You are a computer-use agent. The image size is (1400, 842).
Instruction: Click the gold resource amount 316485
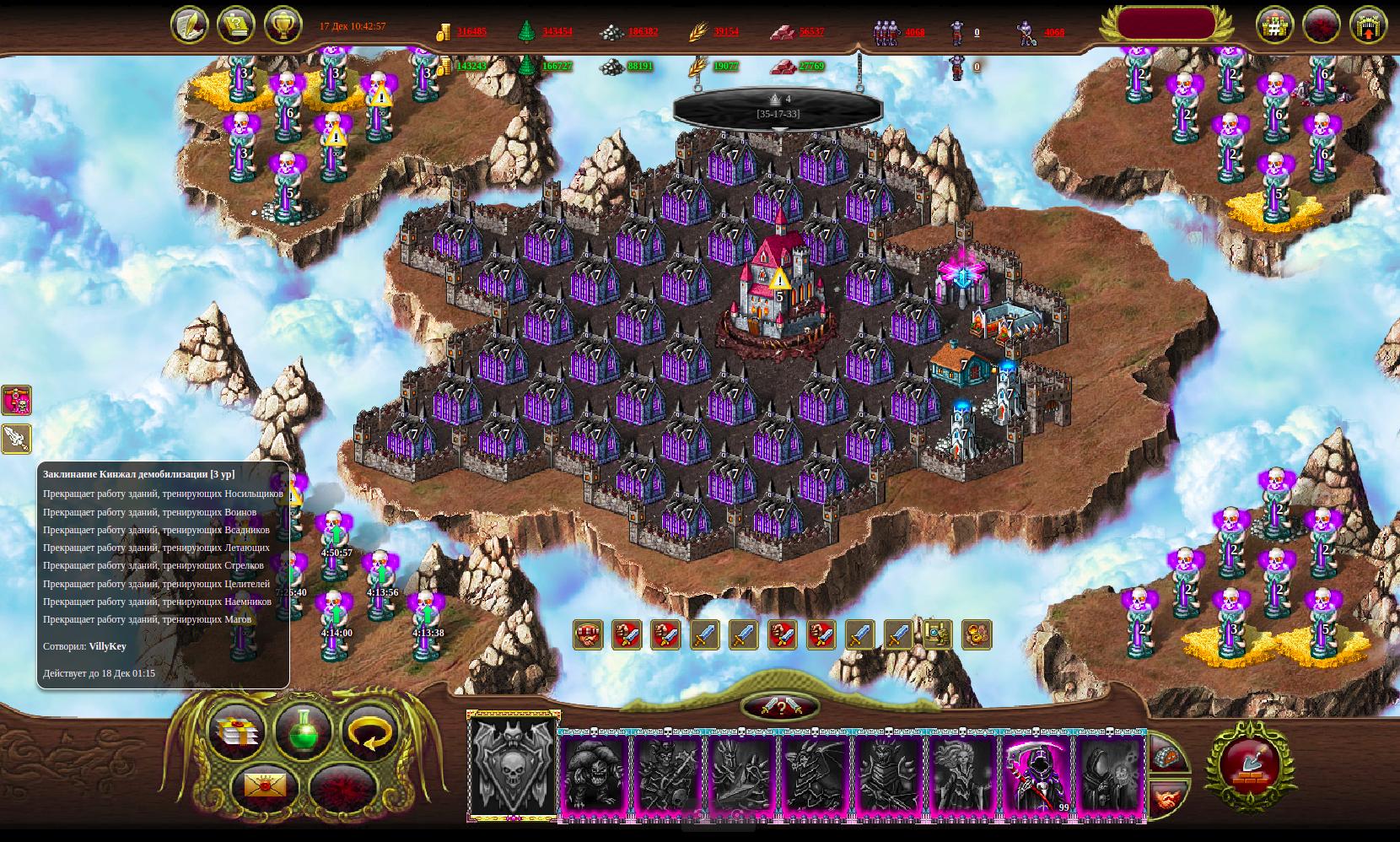point(471,32)
